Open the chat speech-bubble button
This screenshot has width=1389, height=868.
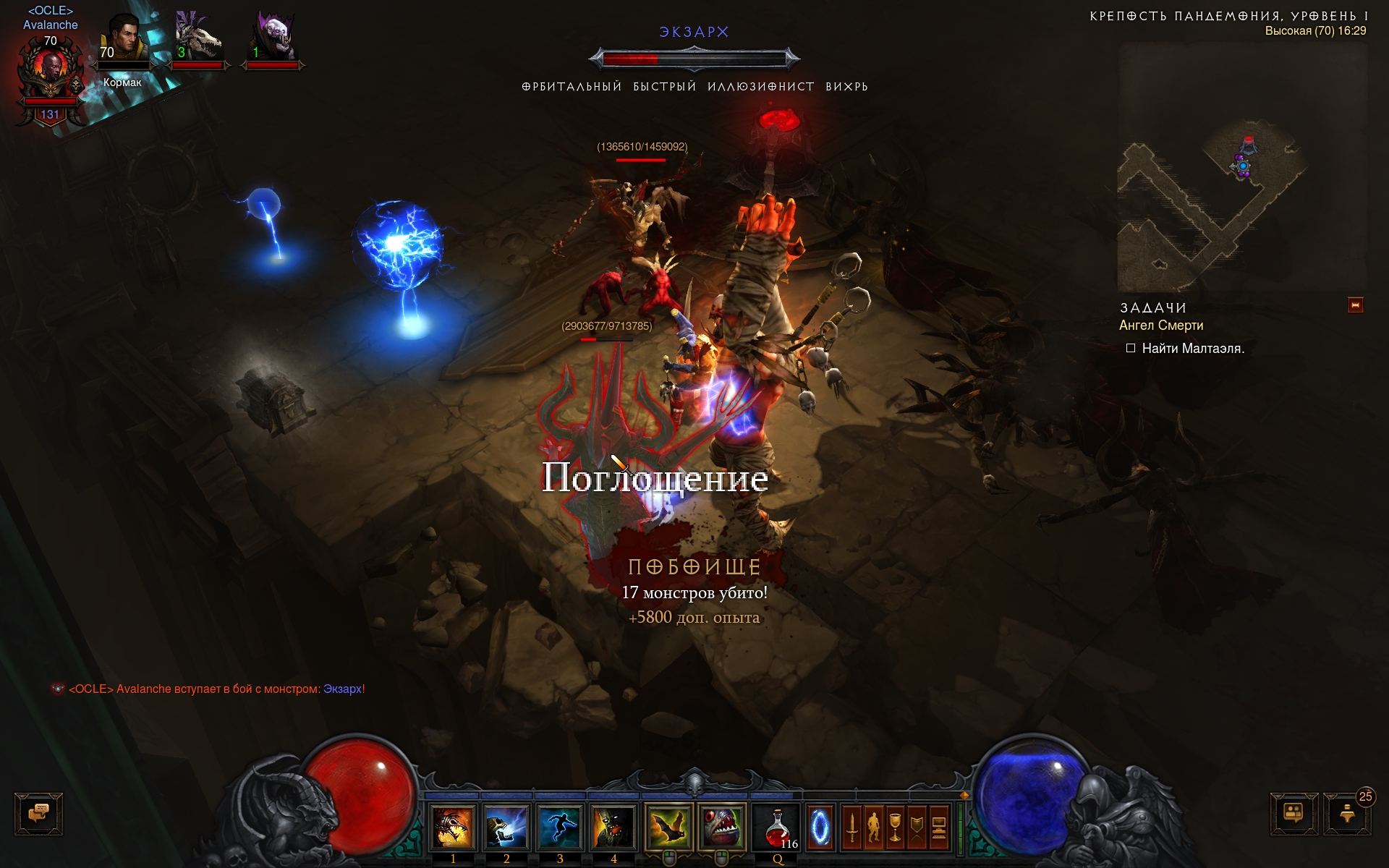pyautogui.click(x=39, y=814)
